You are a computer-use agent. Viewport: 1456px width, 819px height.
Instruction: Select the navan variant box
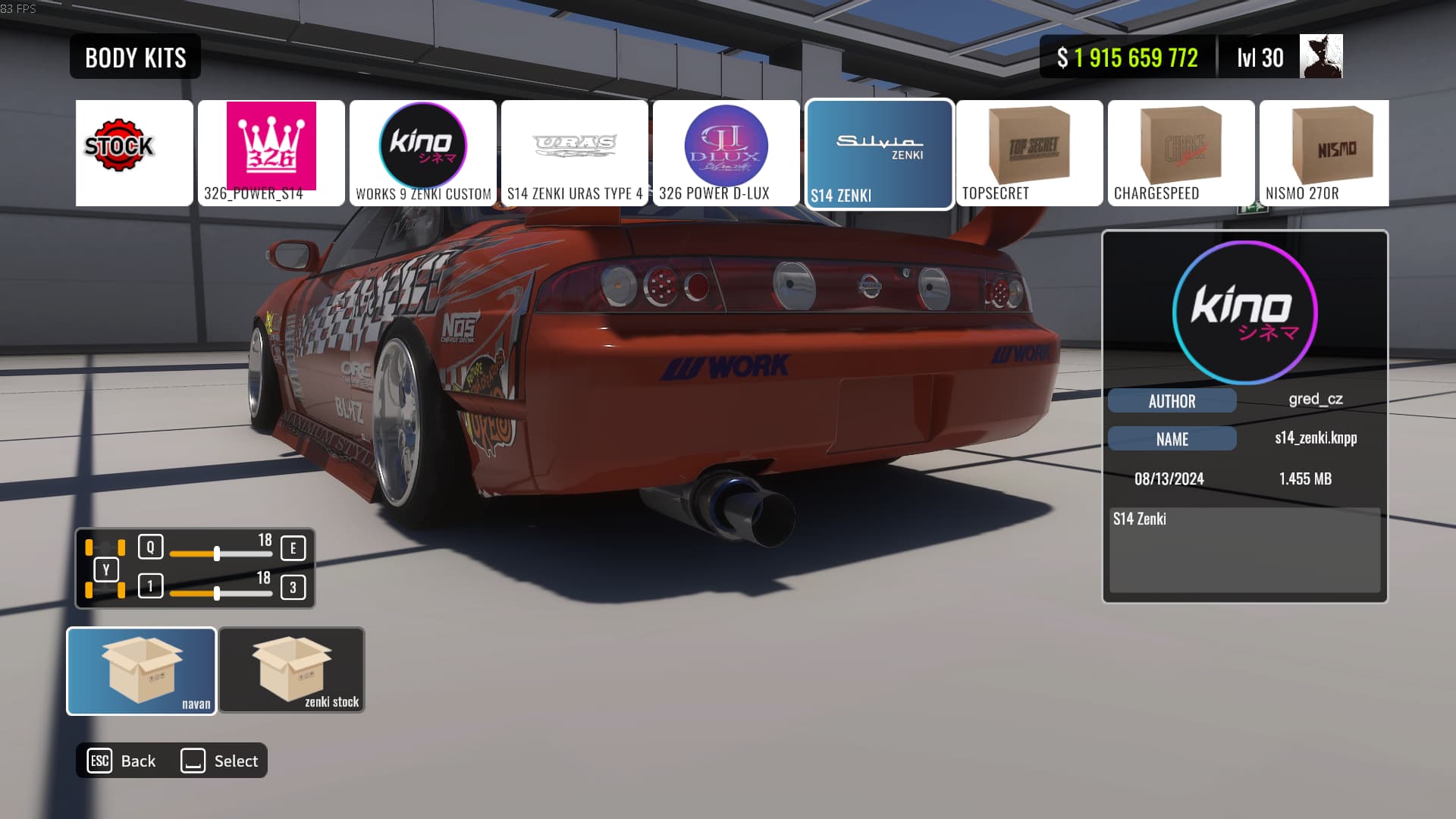(x=142, y=671)
